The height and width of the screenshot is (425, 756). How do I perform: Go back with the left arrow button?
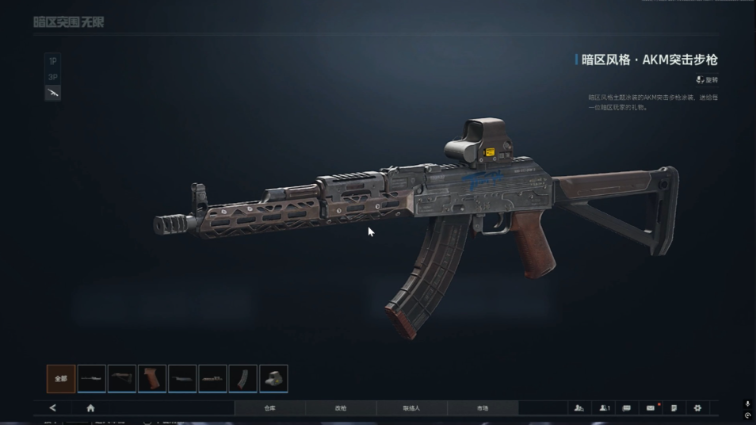click(x=53, y=408)
